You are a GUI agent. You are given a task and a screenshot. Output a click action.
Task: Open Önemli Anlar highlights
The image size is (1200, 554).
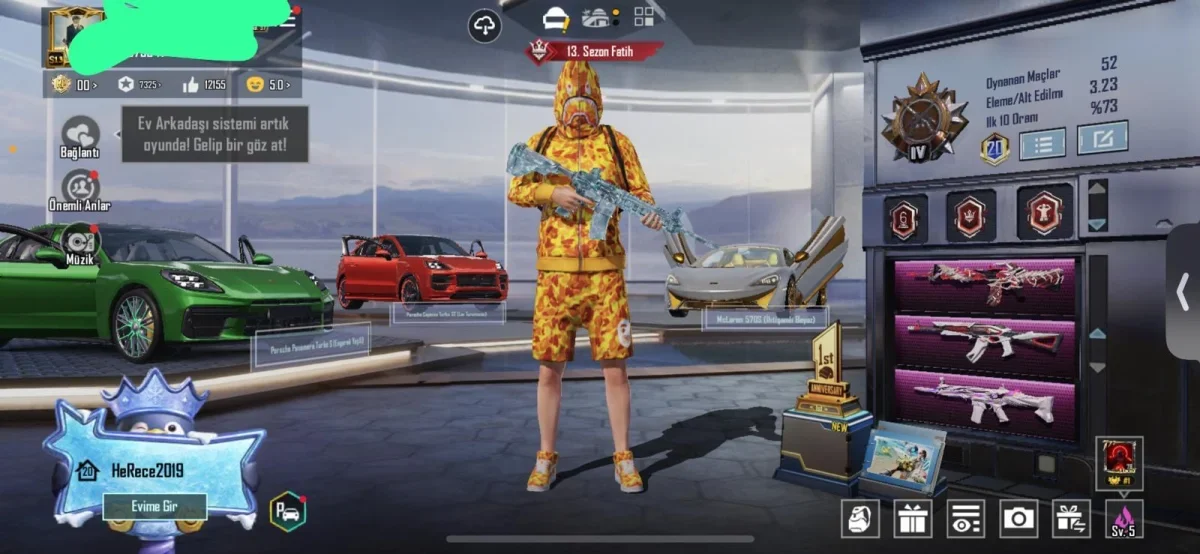[x=80, y=188]
